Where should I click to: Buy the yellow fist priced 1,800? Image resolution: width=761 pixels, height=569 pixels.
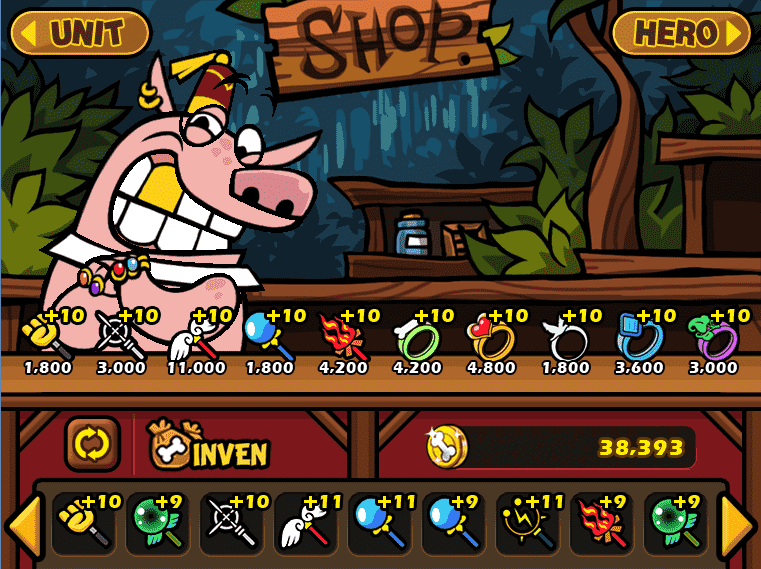(x=47, y=337)
